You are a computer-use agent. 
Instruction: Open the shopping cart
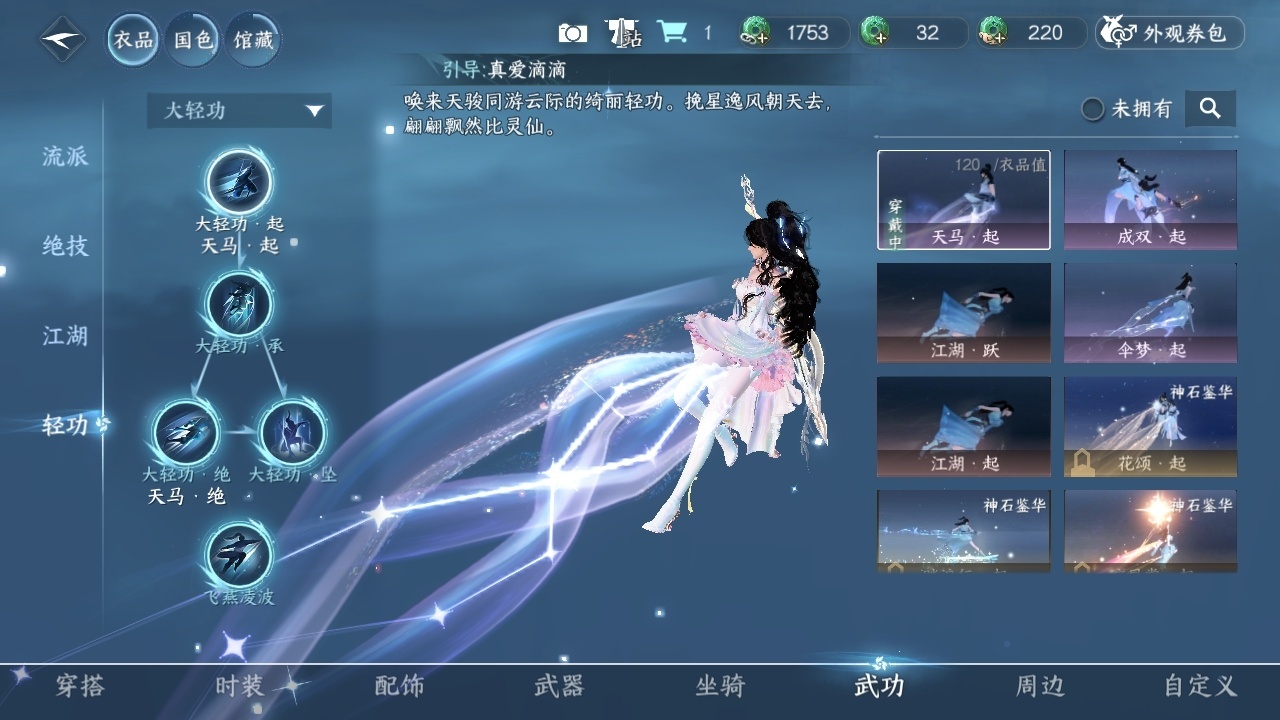point(671,33)
